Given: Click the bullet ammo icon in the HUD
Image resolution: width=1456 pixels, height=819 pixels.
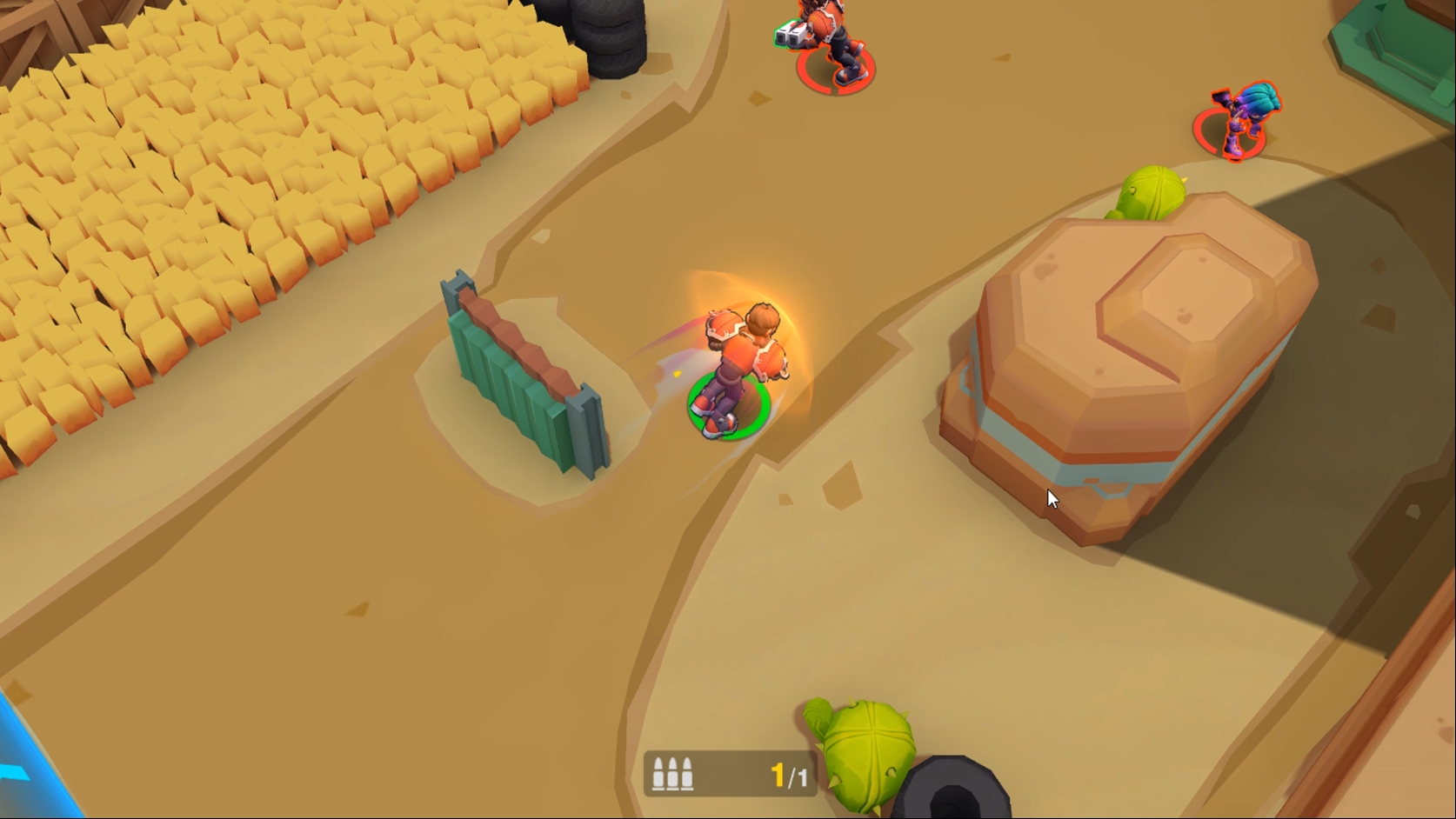Looking at the screenshot, I should pos(675,771).
